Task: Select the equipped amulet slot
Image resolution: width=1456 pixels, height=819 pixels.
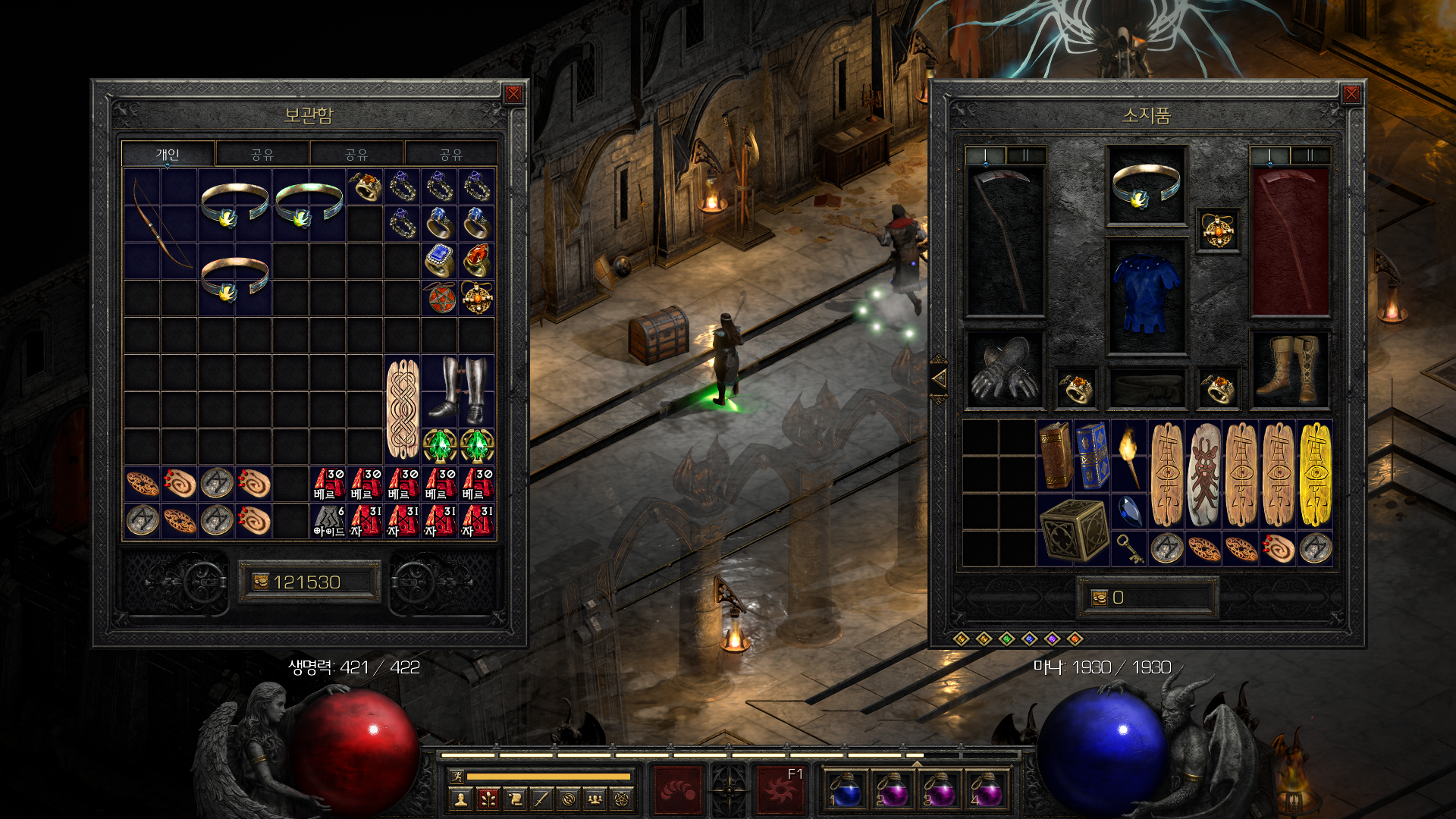Action: [1218, 231]
